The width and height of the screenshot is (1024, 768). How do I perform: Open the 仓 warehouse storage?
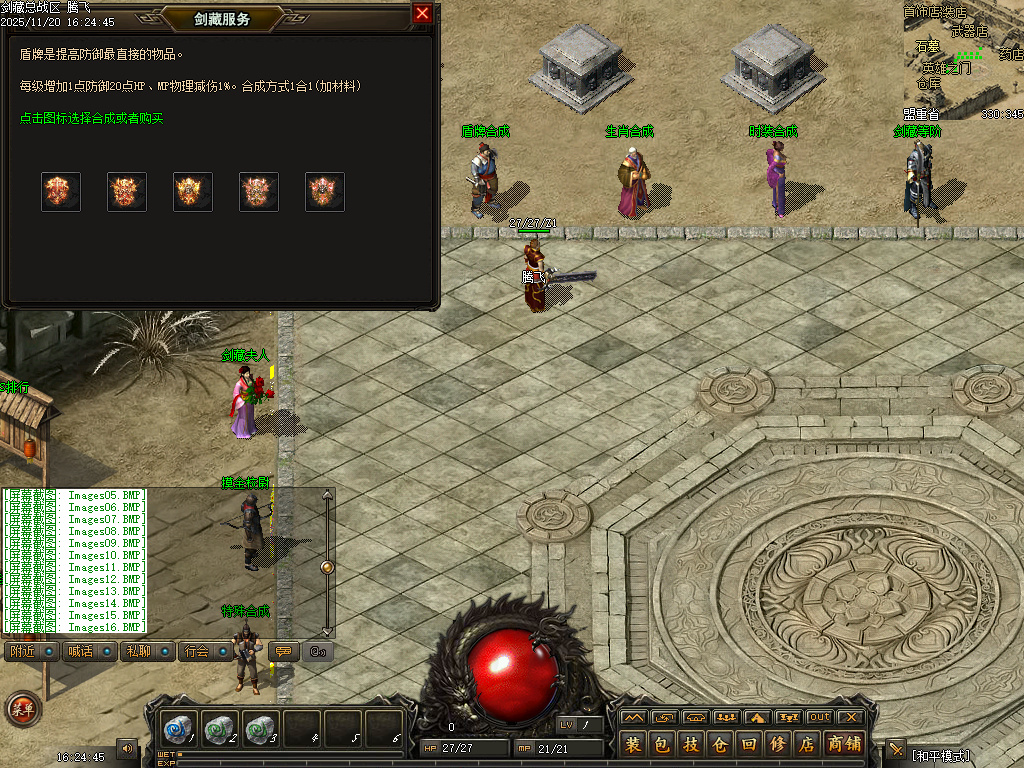[x=720, y=744]
